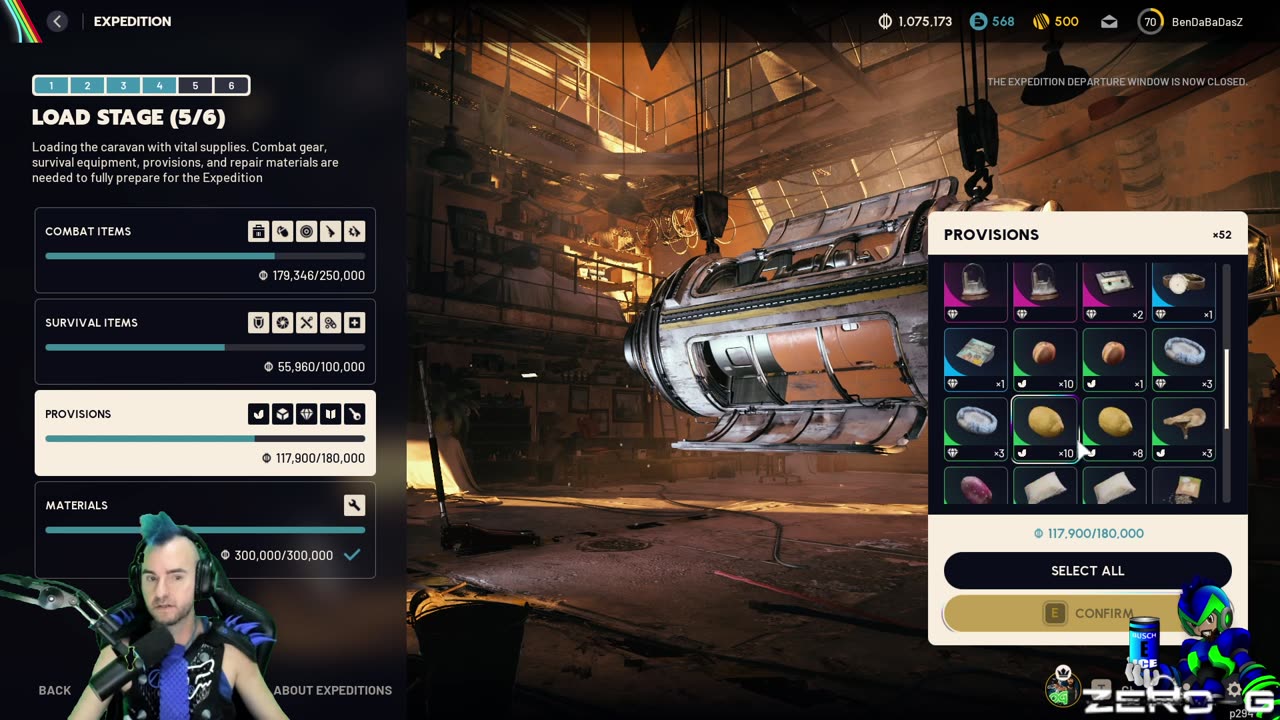Open About Expeditions info
Screen dimensions: 1280x720
(x=332, y=690)
